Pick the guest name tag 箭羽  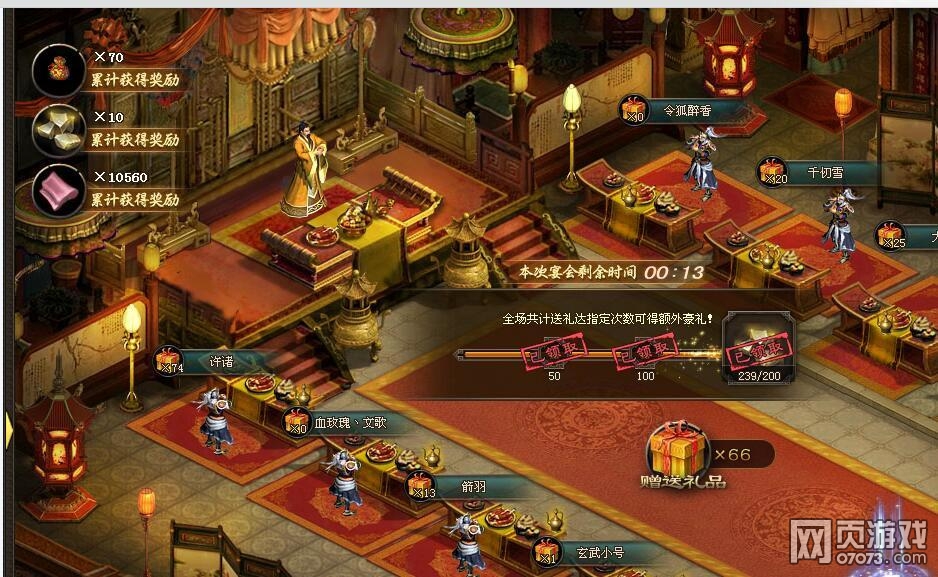(x=473, y=487)
